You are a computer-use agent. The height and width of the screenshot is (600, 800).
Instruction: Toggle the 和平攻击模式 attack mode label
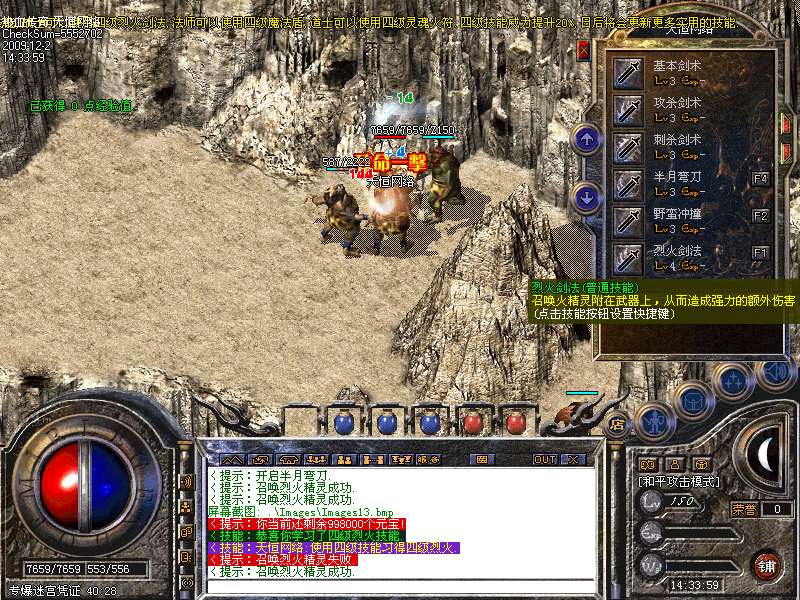pyautogui.click(x=678, y=481)
